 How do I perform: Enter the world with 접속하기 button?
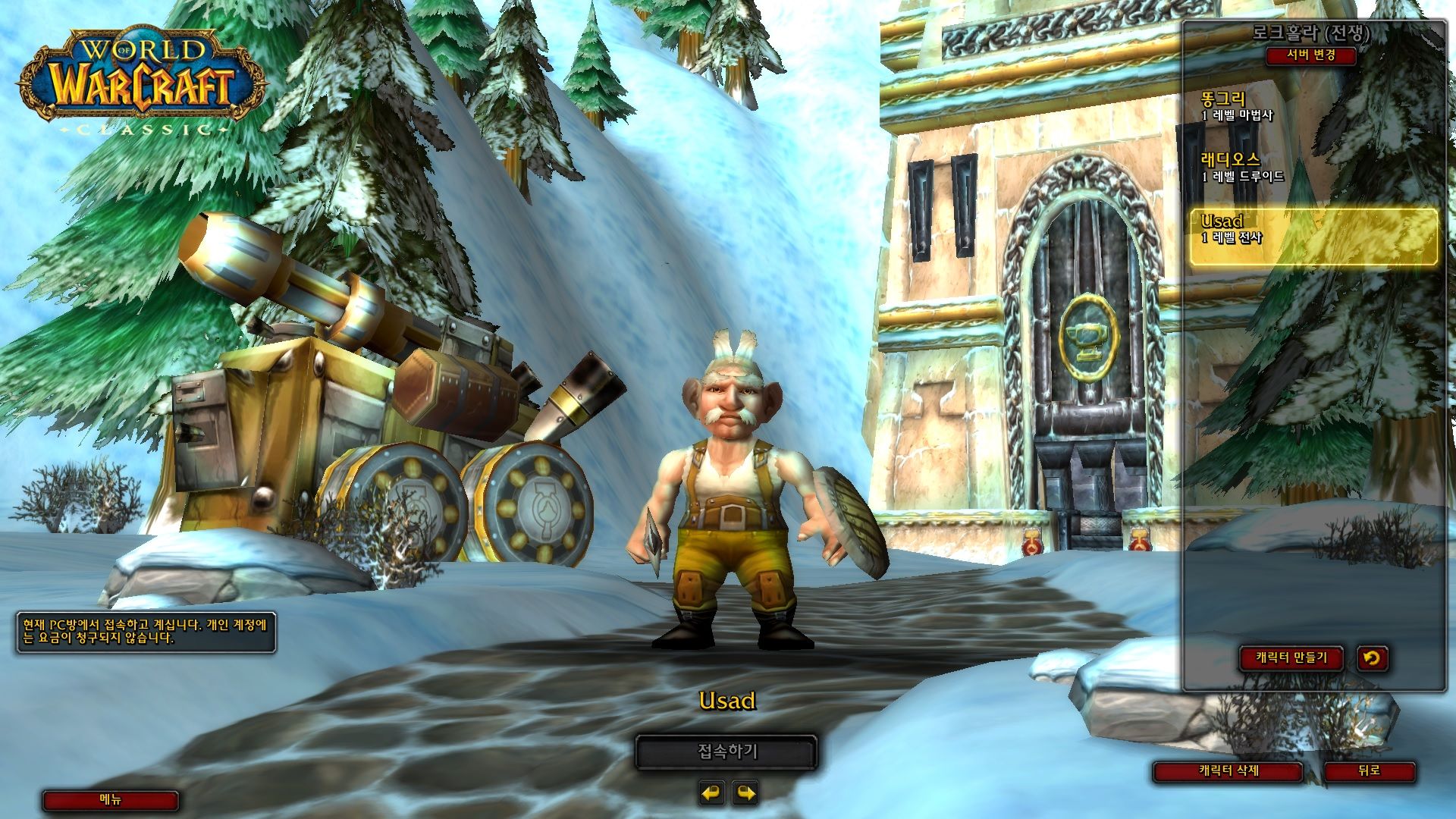(x=726, y=752)
